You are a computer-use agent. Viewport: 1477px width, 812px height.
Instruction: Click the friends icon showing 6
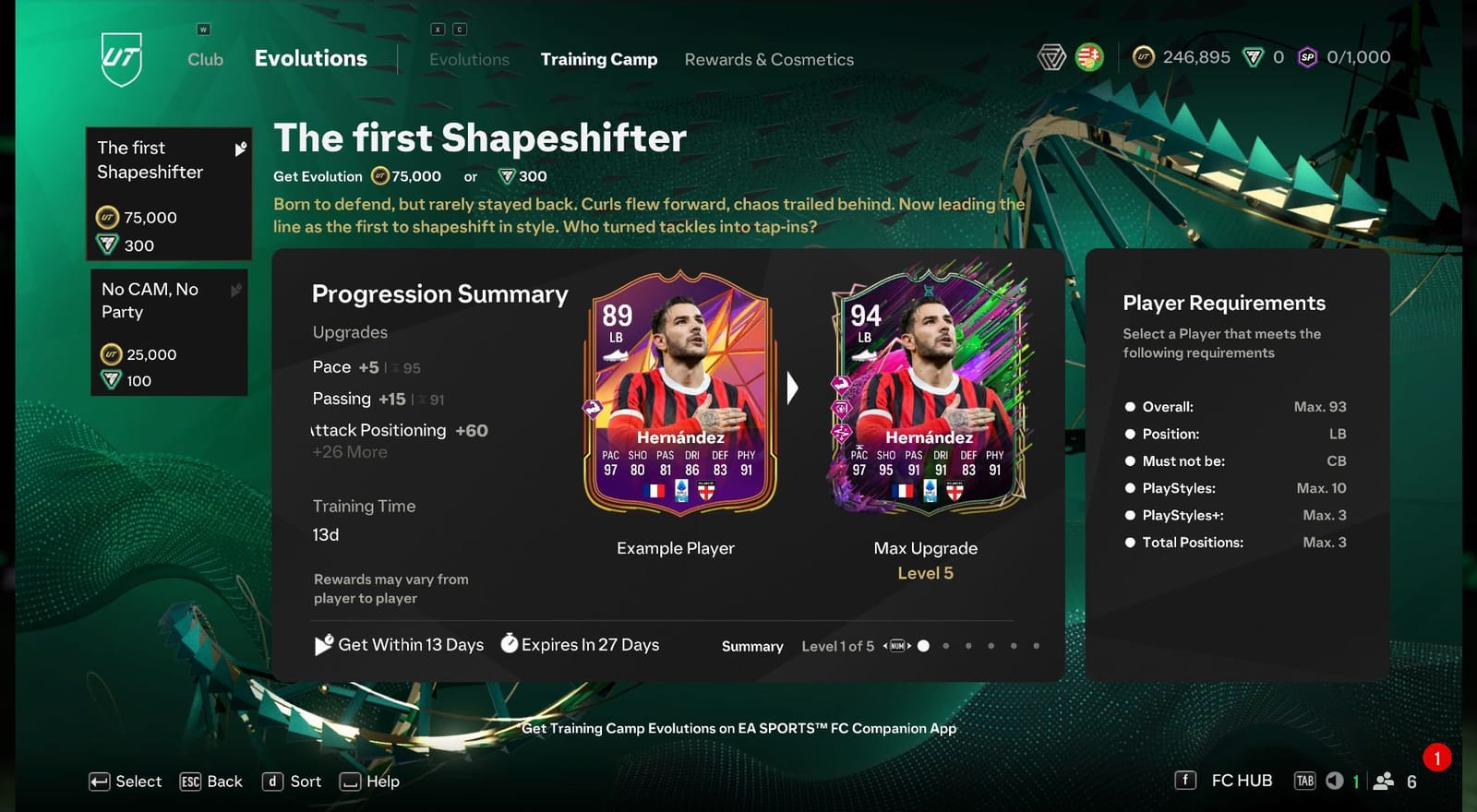tap(1382, 781)
